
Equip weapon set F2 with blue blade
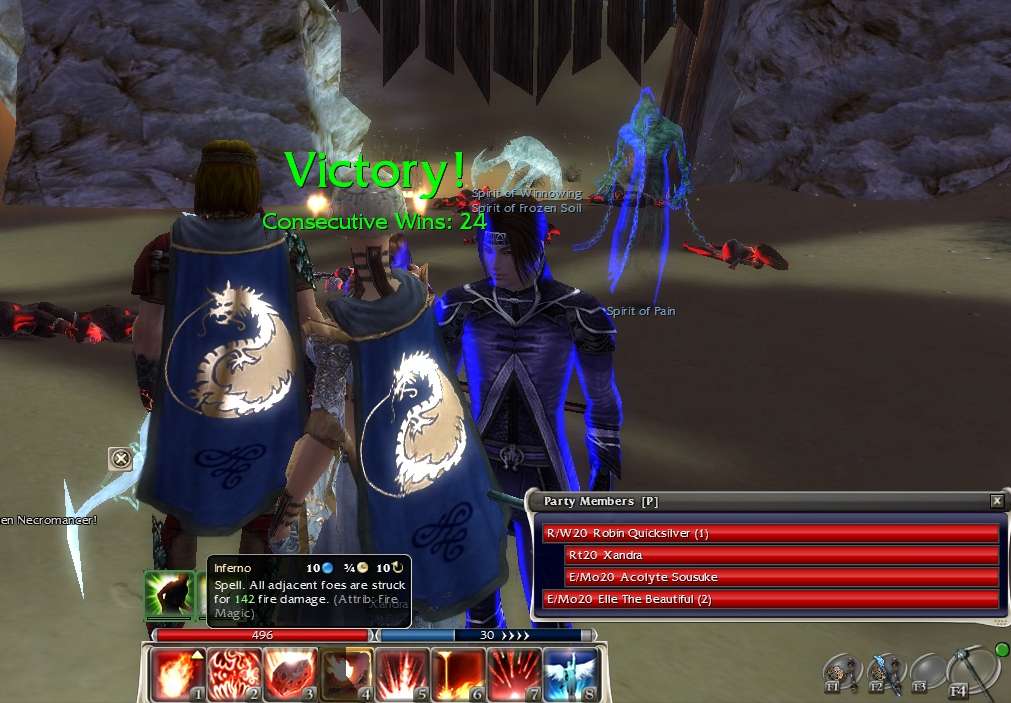884,673
